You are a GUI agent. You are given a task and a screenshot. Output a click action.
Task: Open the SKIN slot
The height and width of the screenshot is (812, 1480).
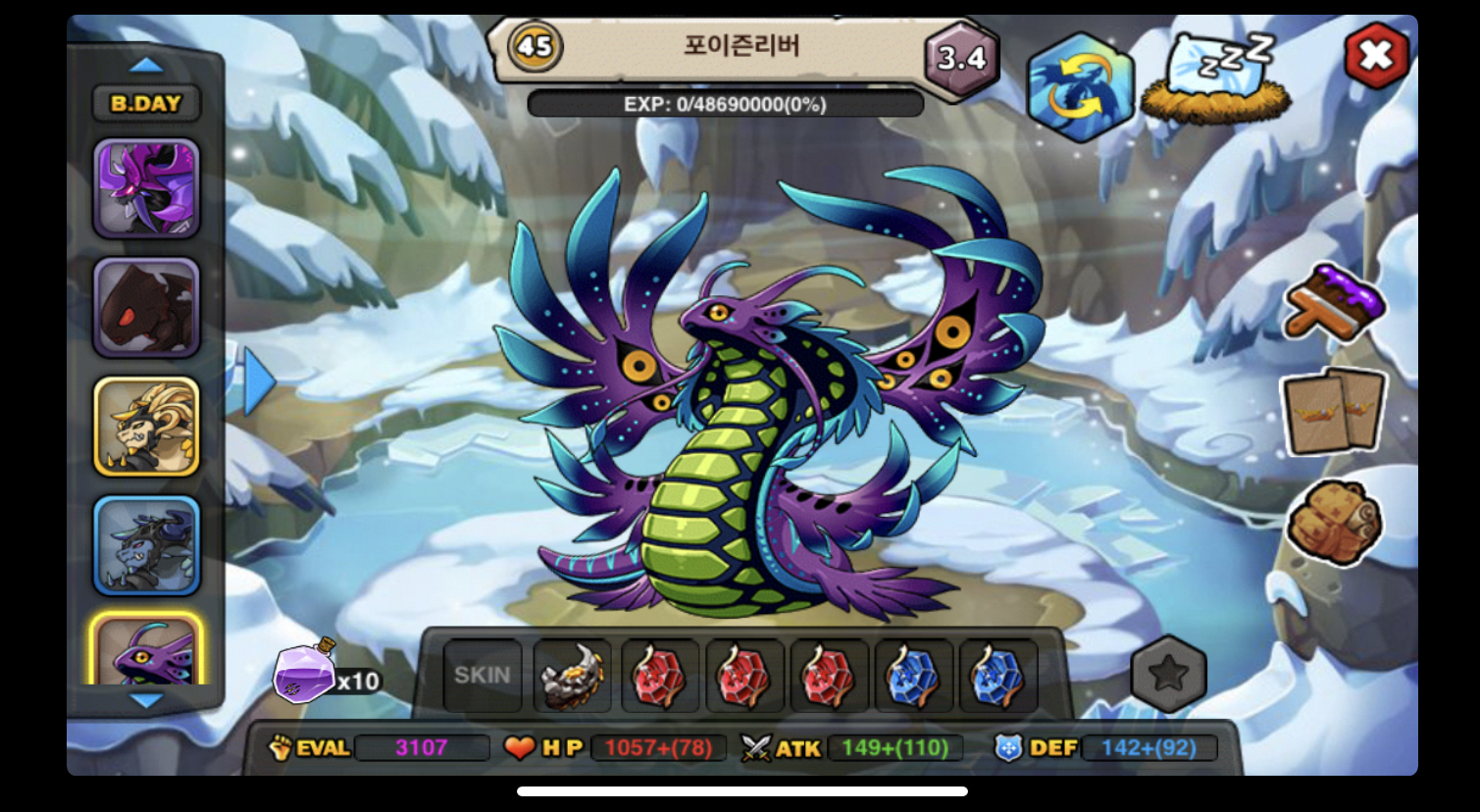(483, 676)
